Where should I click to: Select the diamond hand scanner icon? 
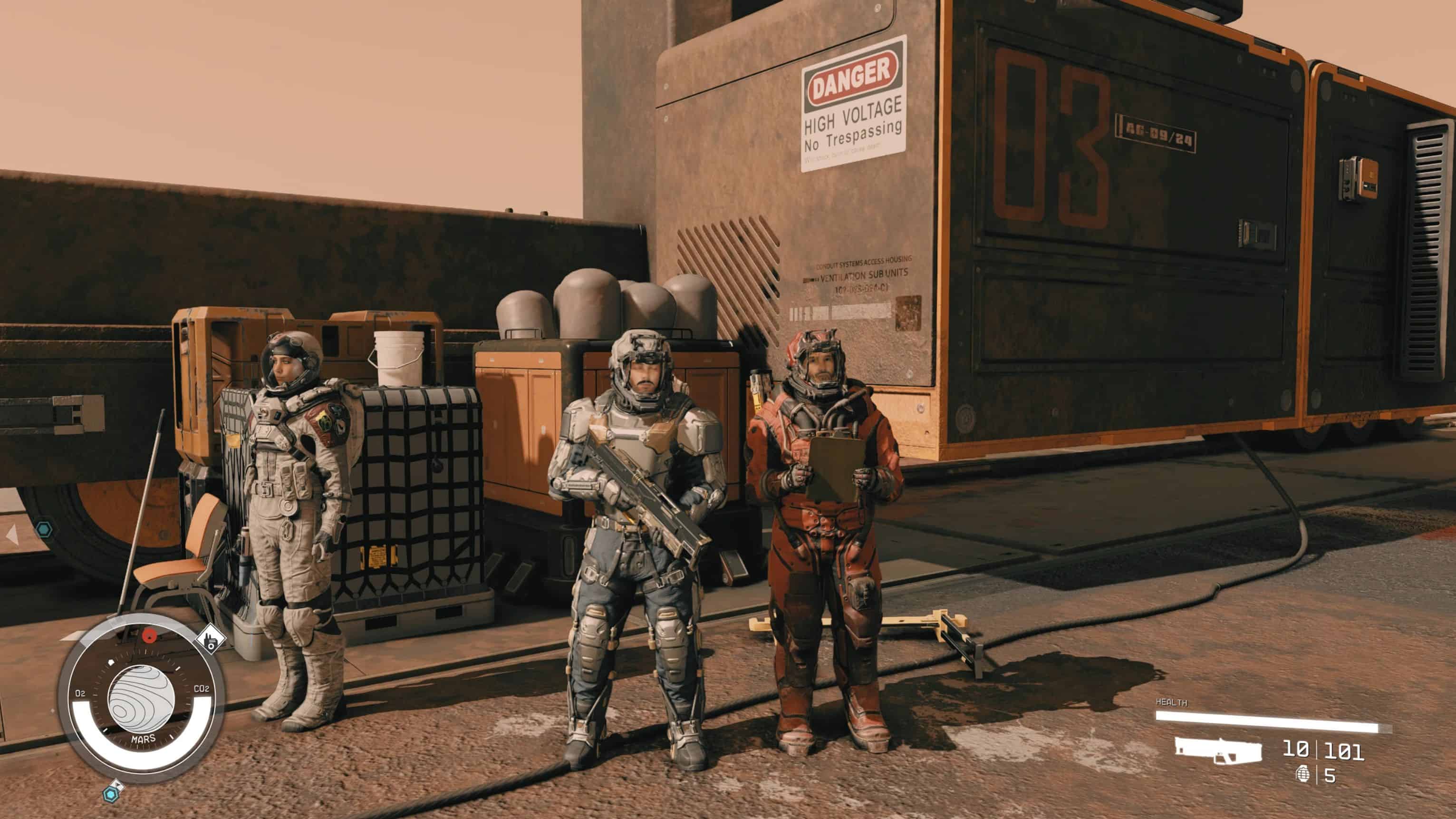click(210, 639)
